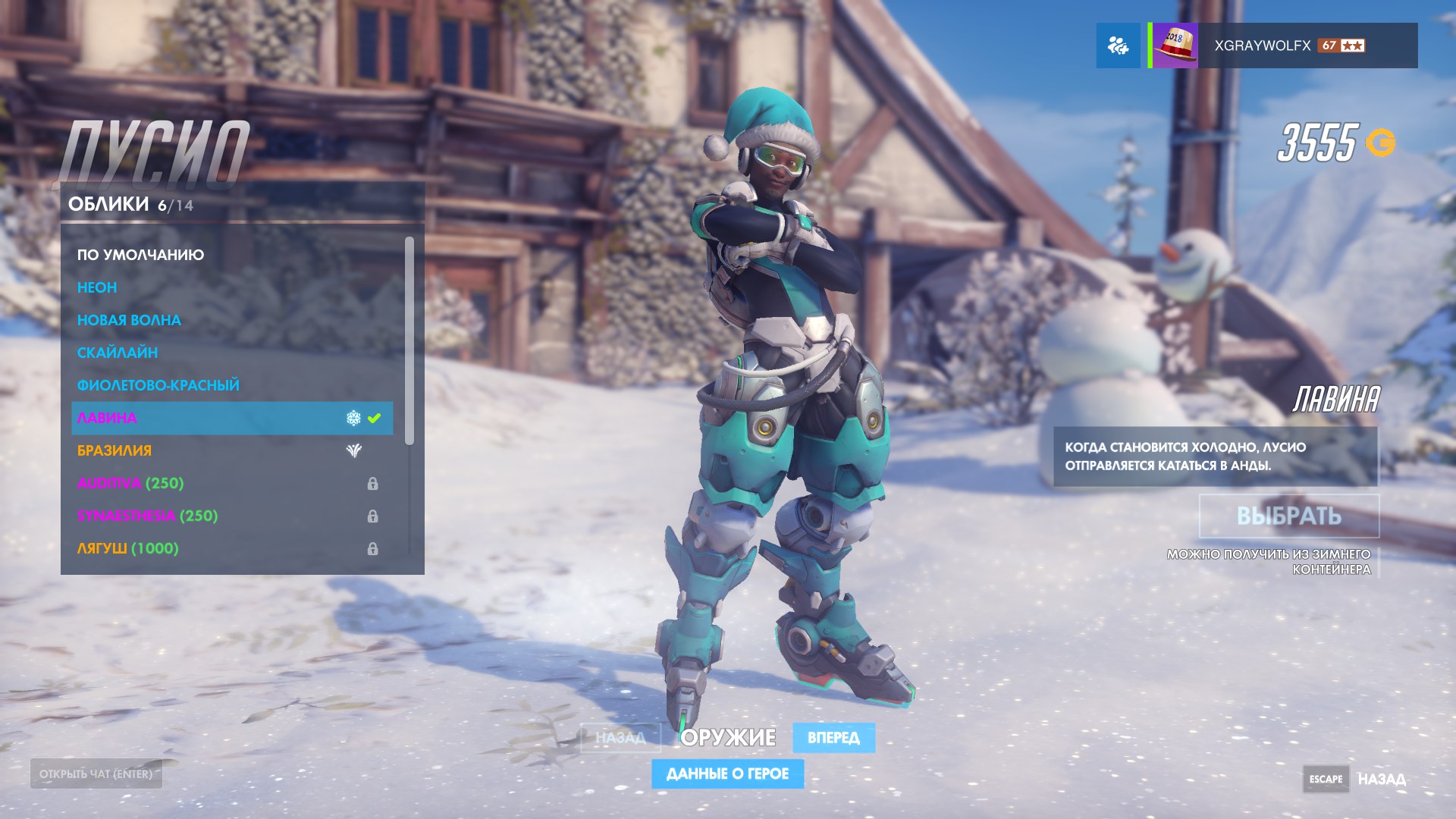Go to next category with ВПЕРЕД

[833, 738]
